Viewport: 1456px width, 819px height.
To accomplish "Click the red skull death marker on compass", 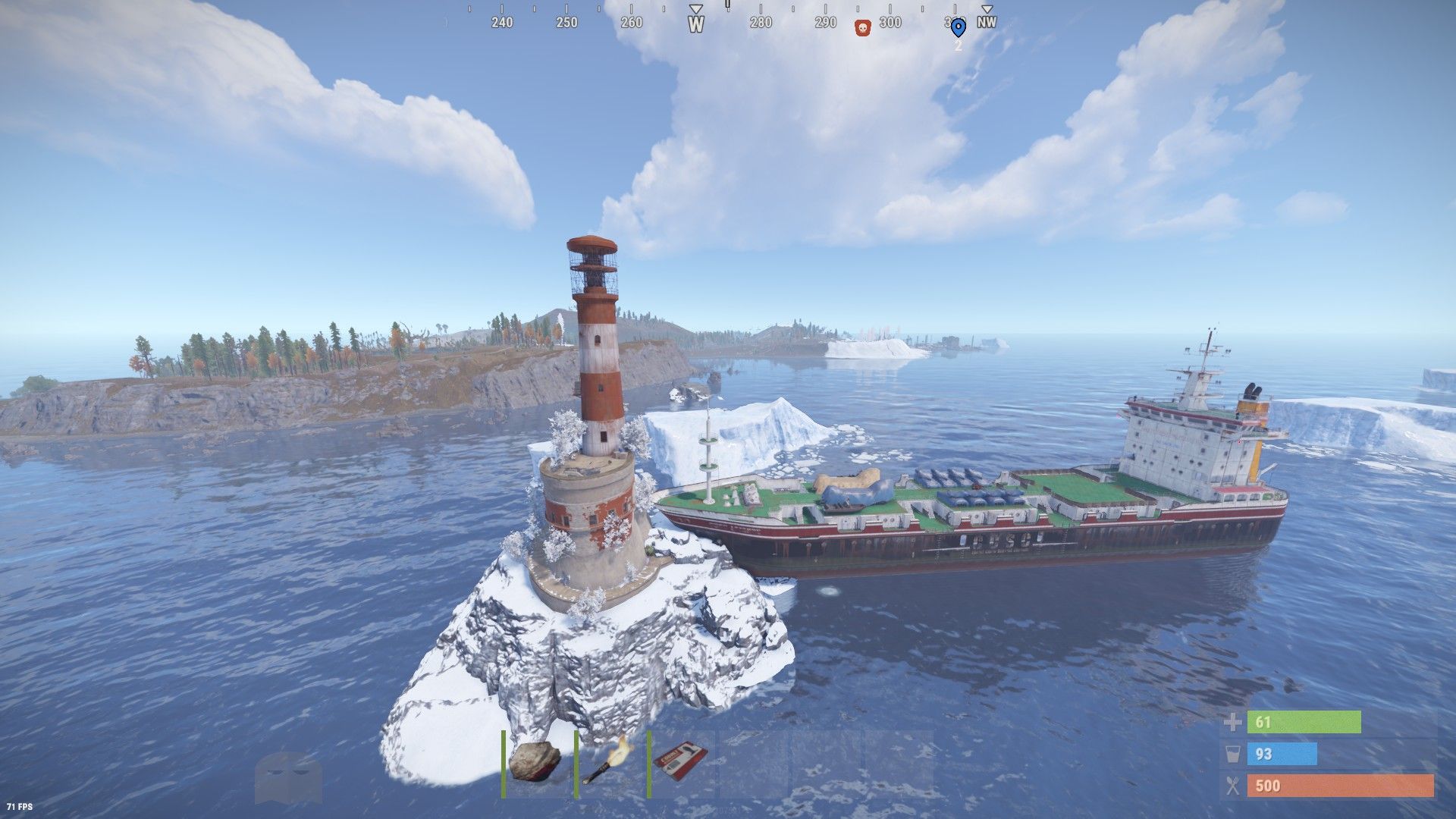I will coord(862,28).
